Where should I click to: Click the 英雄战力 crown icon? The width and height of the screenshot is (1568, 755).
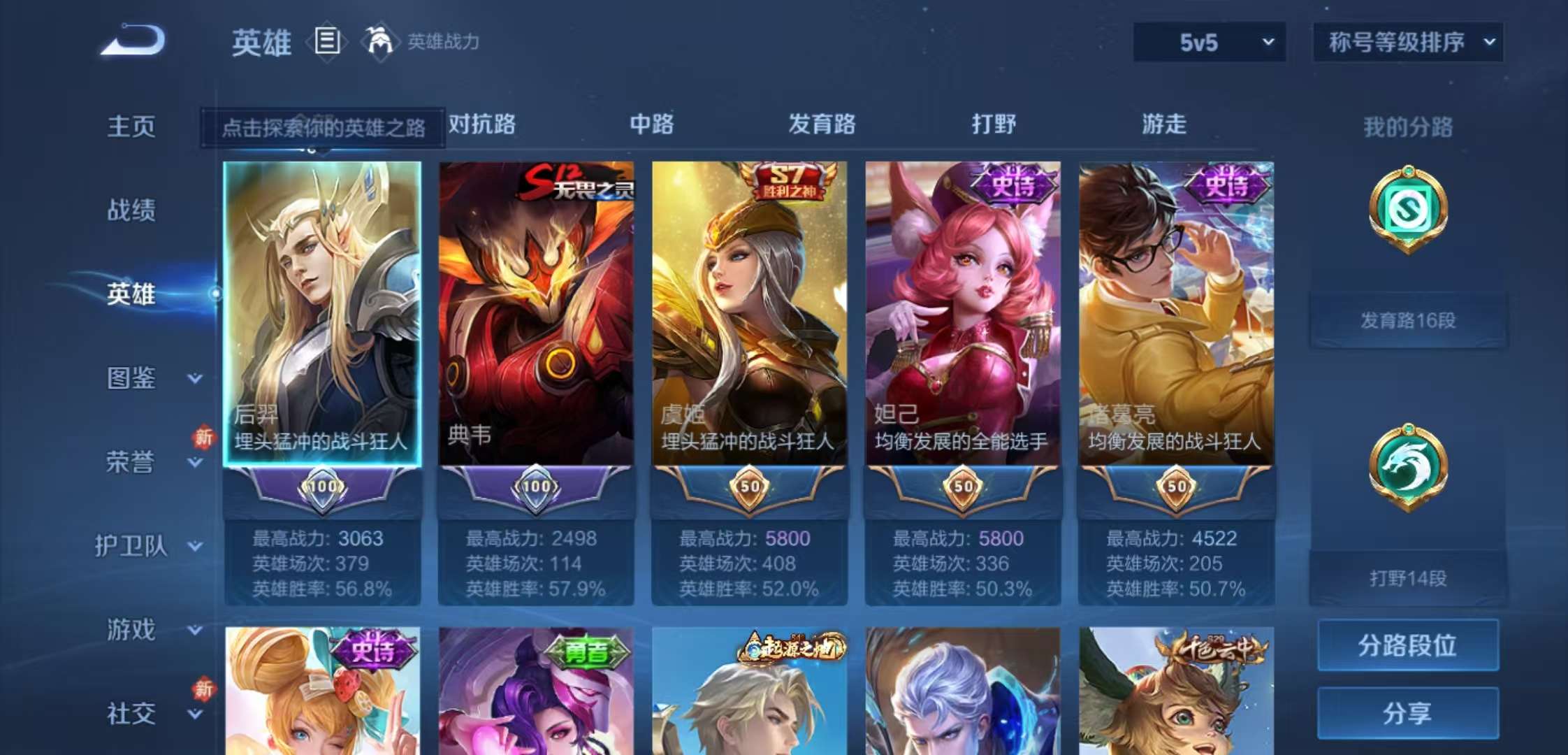pyautogui.click(x=378, y=42)
